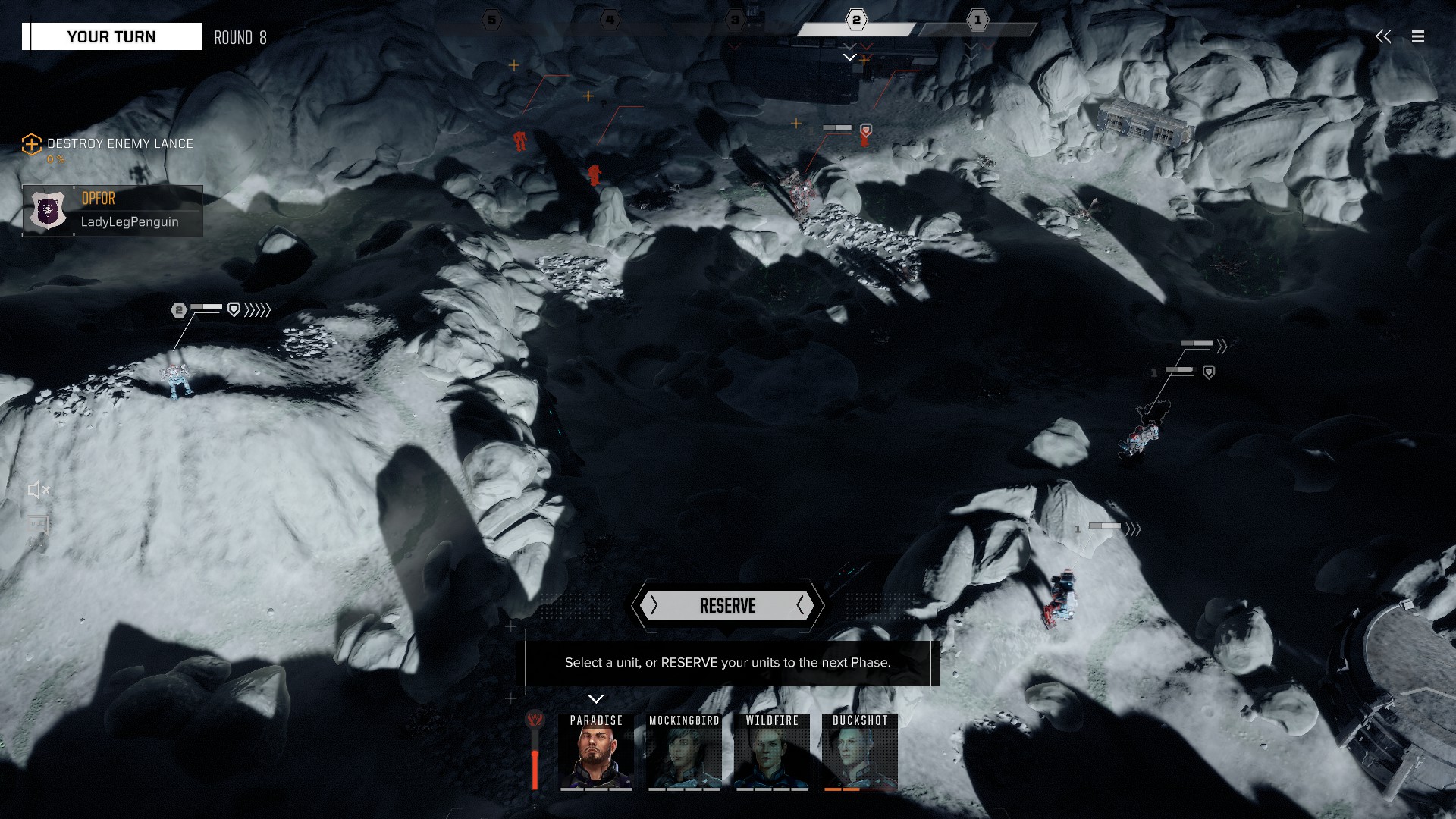1456x819 pixels.
Task: Choose initiative phase 5 marker
Action: point(492,20)
